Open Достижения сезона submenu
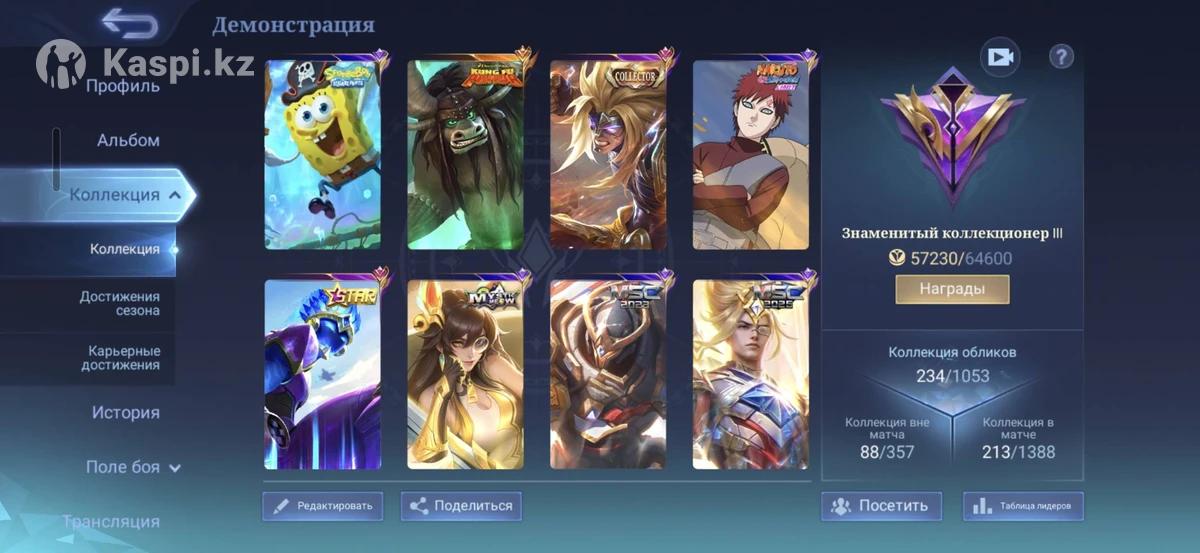1200x553 pixels. (x=120, y=303)
